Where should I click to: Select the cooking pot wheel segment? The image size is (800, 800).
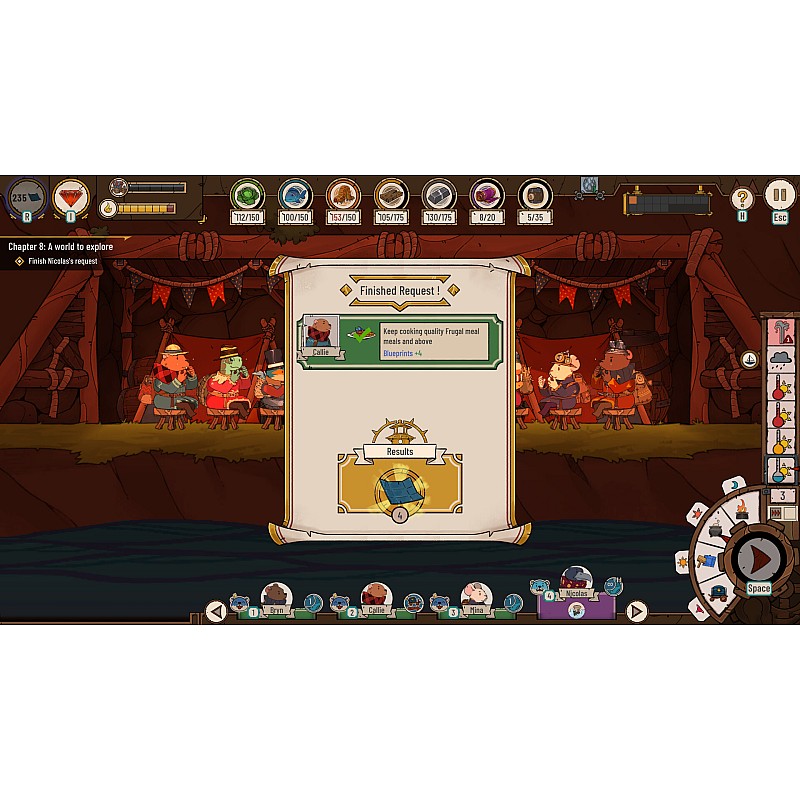pyautogui.click(x=714, y=531)
